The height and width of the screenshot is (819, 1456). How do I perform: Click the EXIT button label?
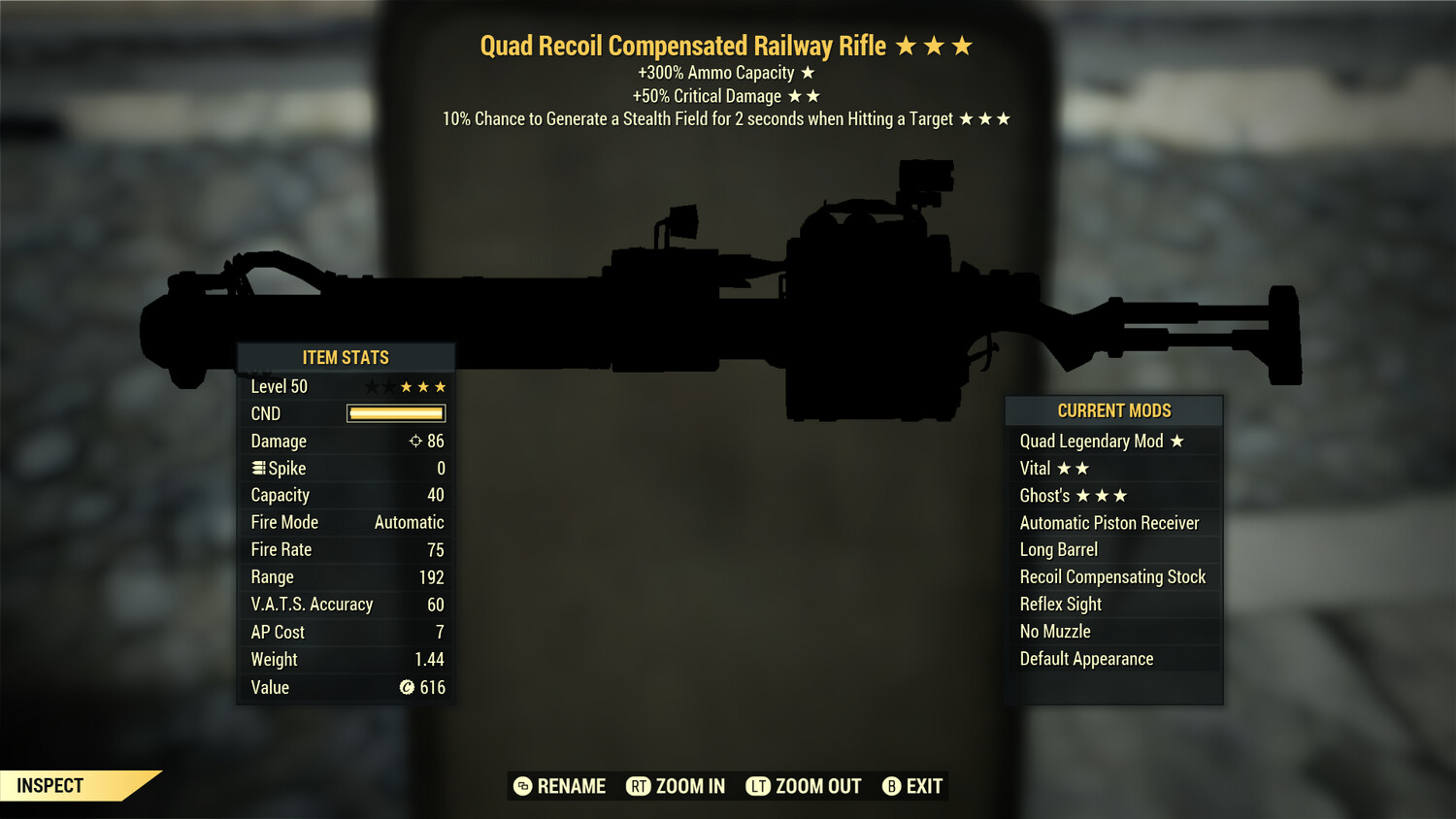[x=924, y=786]
